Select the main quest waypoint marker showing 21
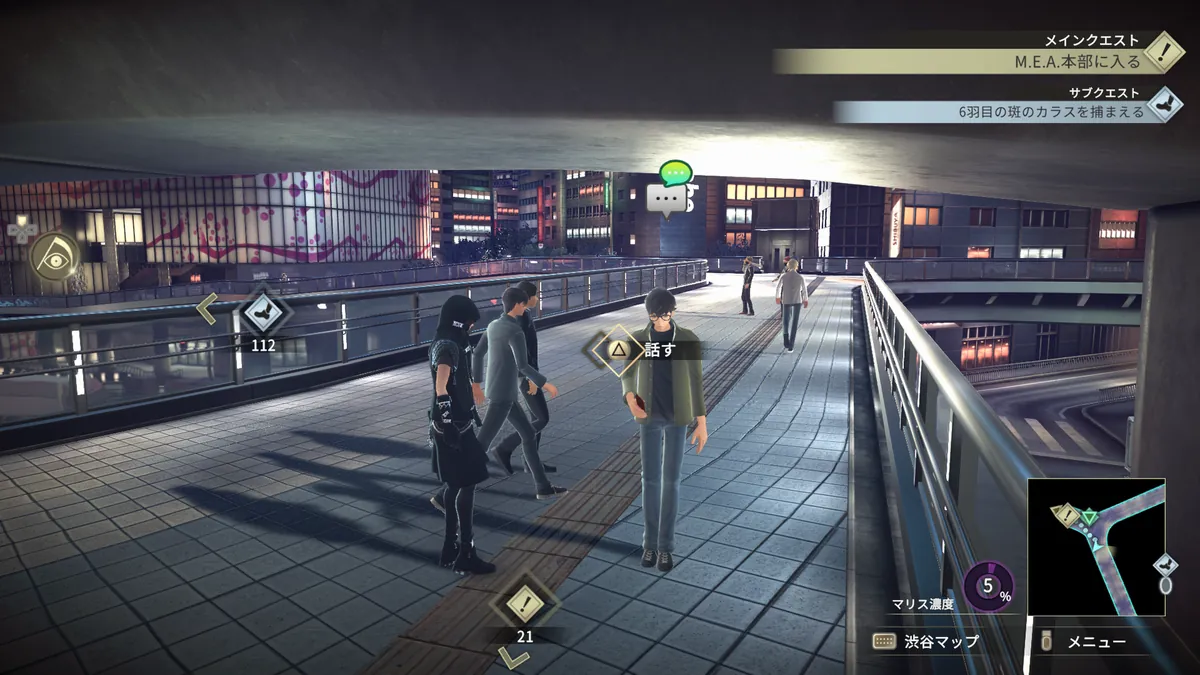The width and height of the screenshot is (1200, 675). pyautogui.click(x=524, y=602)
